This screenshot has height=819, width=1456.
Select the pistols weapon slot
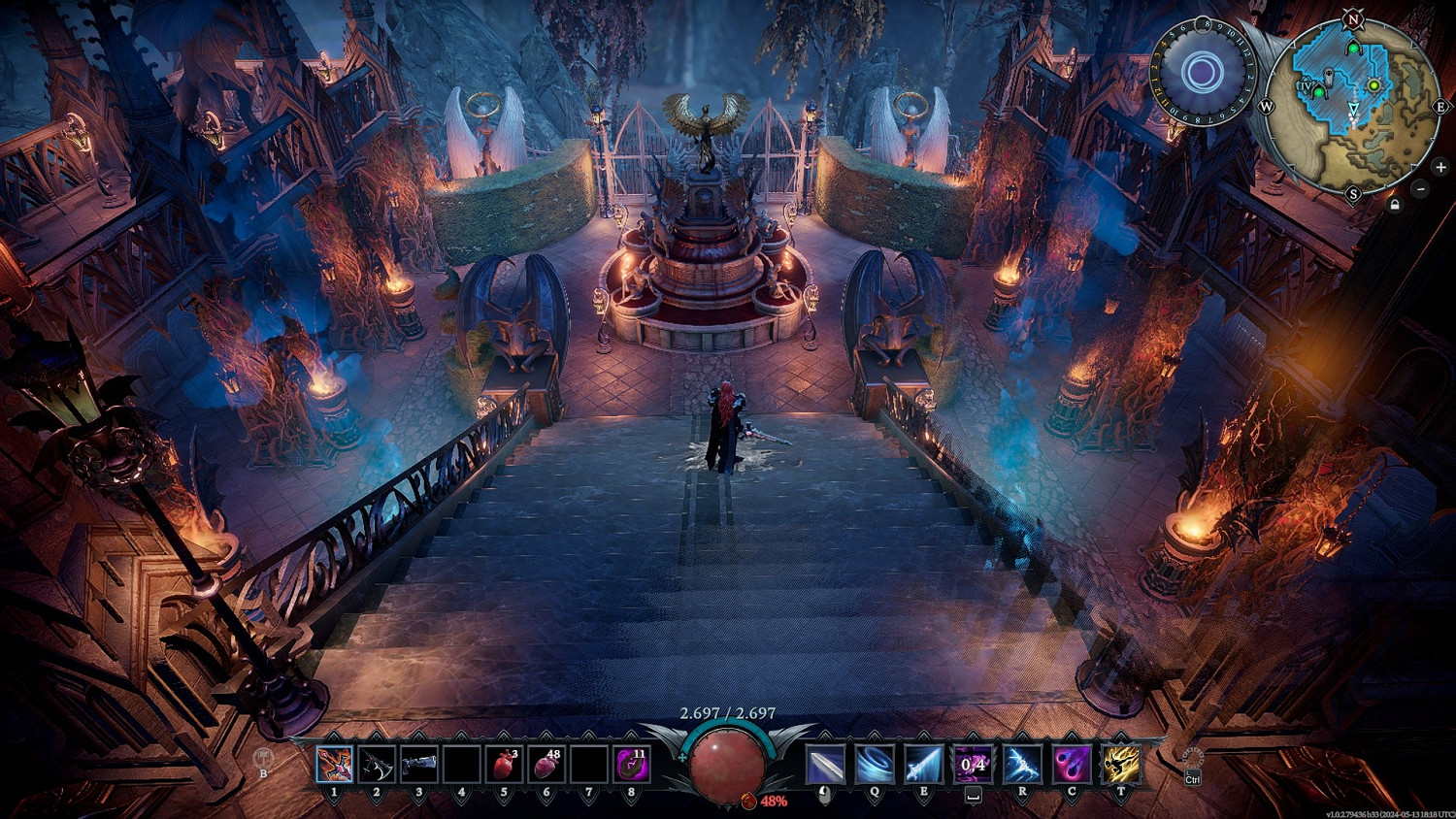(x=419, y=765)
